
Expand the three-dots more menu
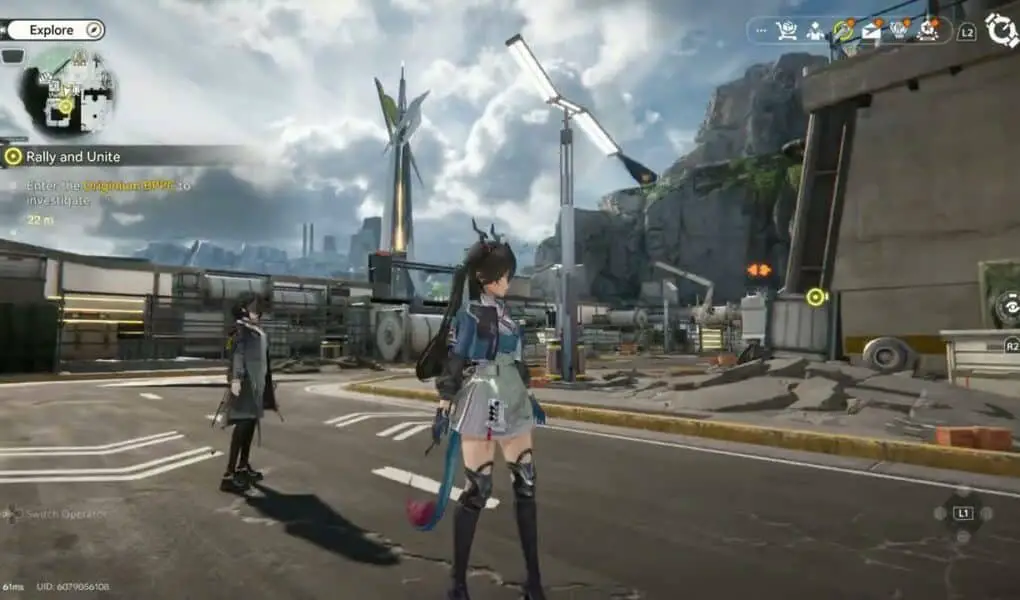[762, 31]
